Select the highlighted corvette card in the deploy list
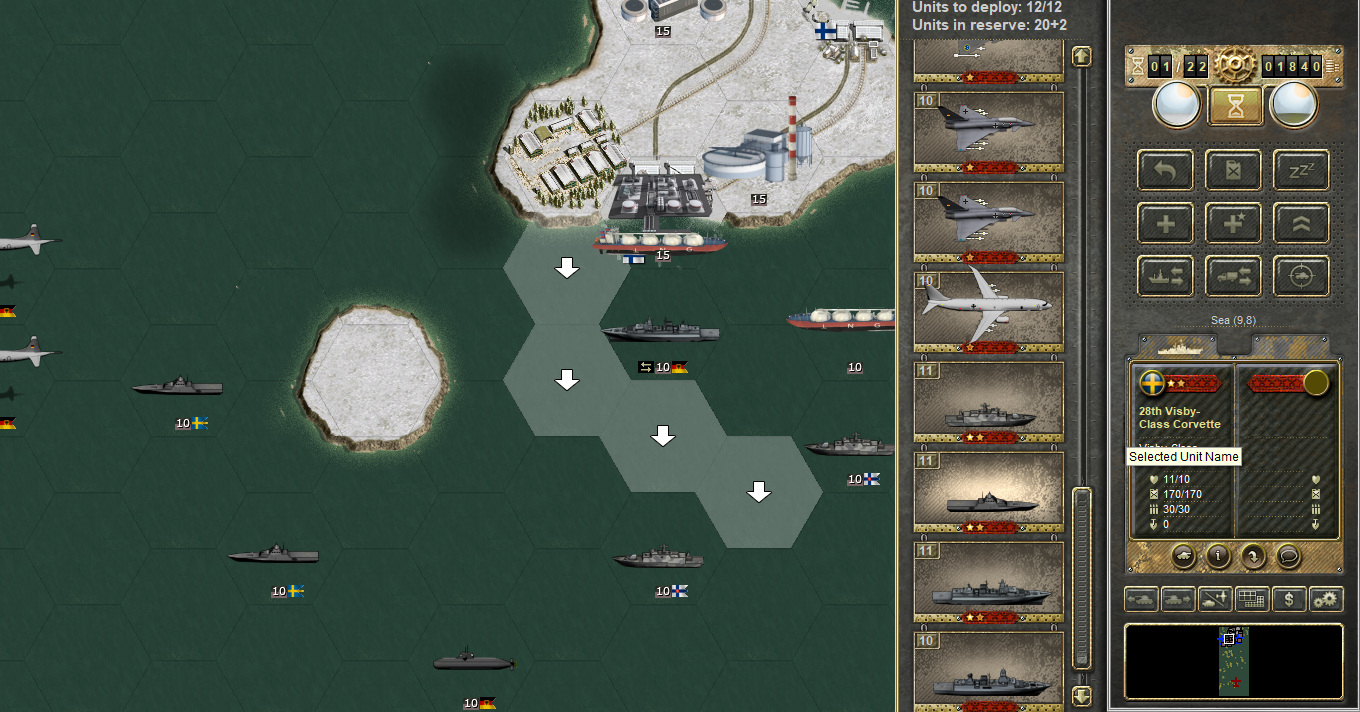This screenshot has width=1360, height=712. pos(988,491)
